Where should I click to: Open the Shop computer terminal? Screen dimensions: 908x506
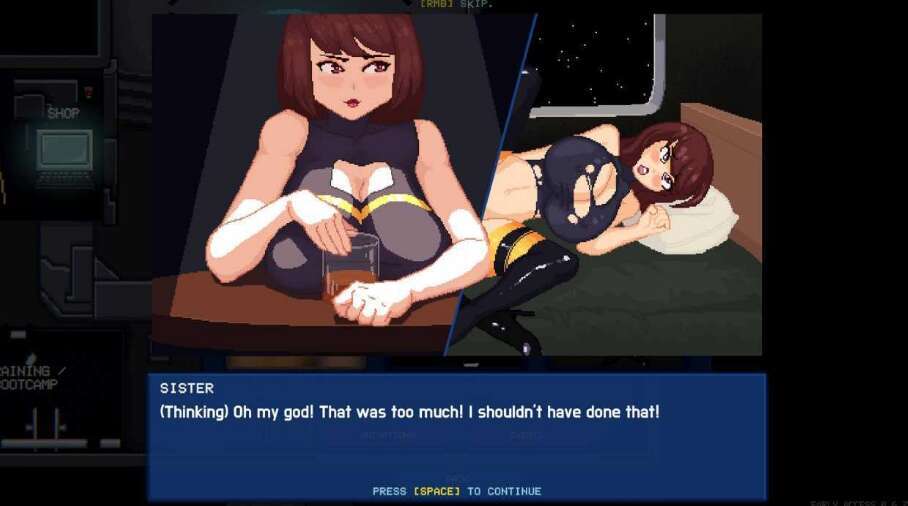coord(64,152)
